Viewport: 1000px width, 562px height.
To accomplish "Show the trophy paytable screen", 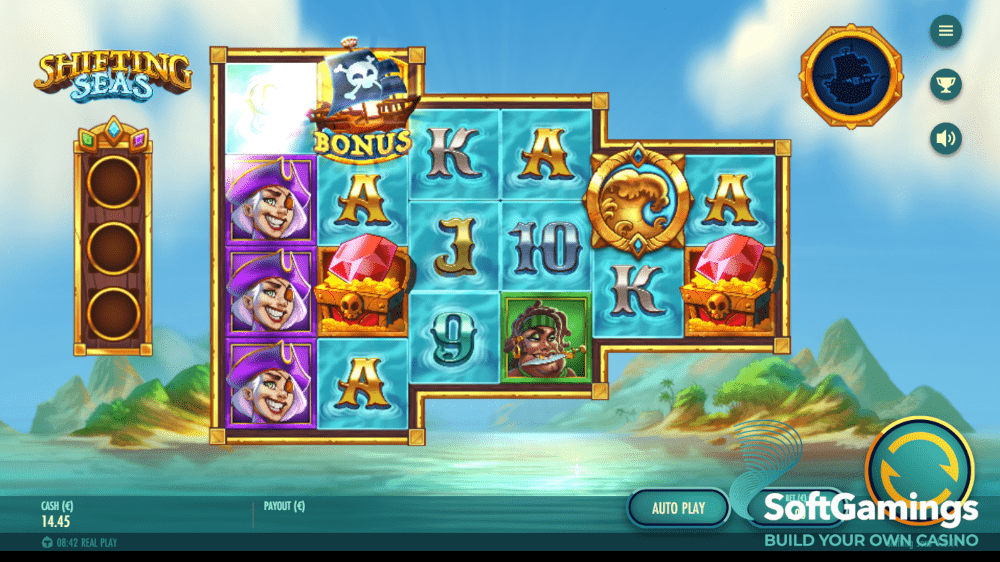I will click(945, 84).
